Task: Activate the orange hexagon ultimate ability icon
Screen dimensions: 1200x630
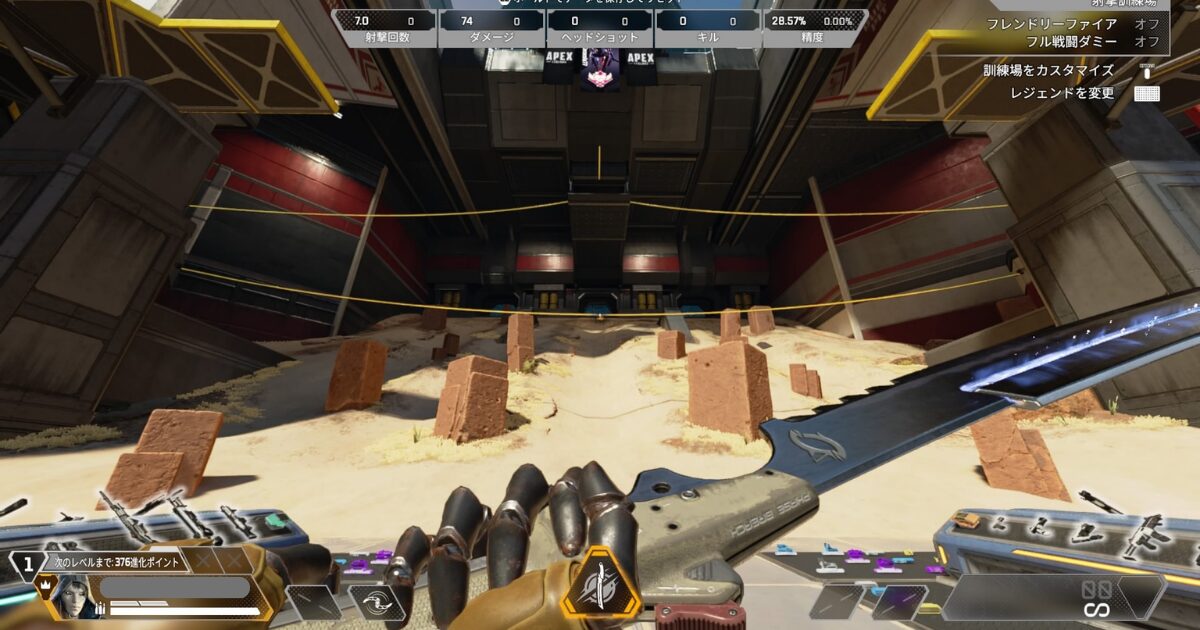Action: 600,583
